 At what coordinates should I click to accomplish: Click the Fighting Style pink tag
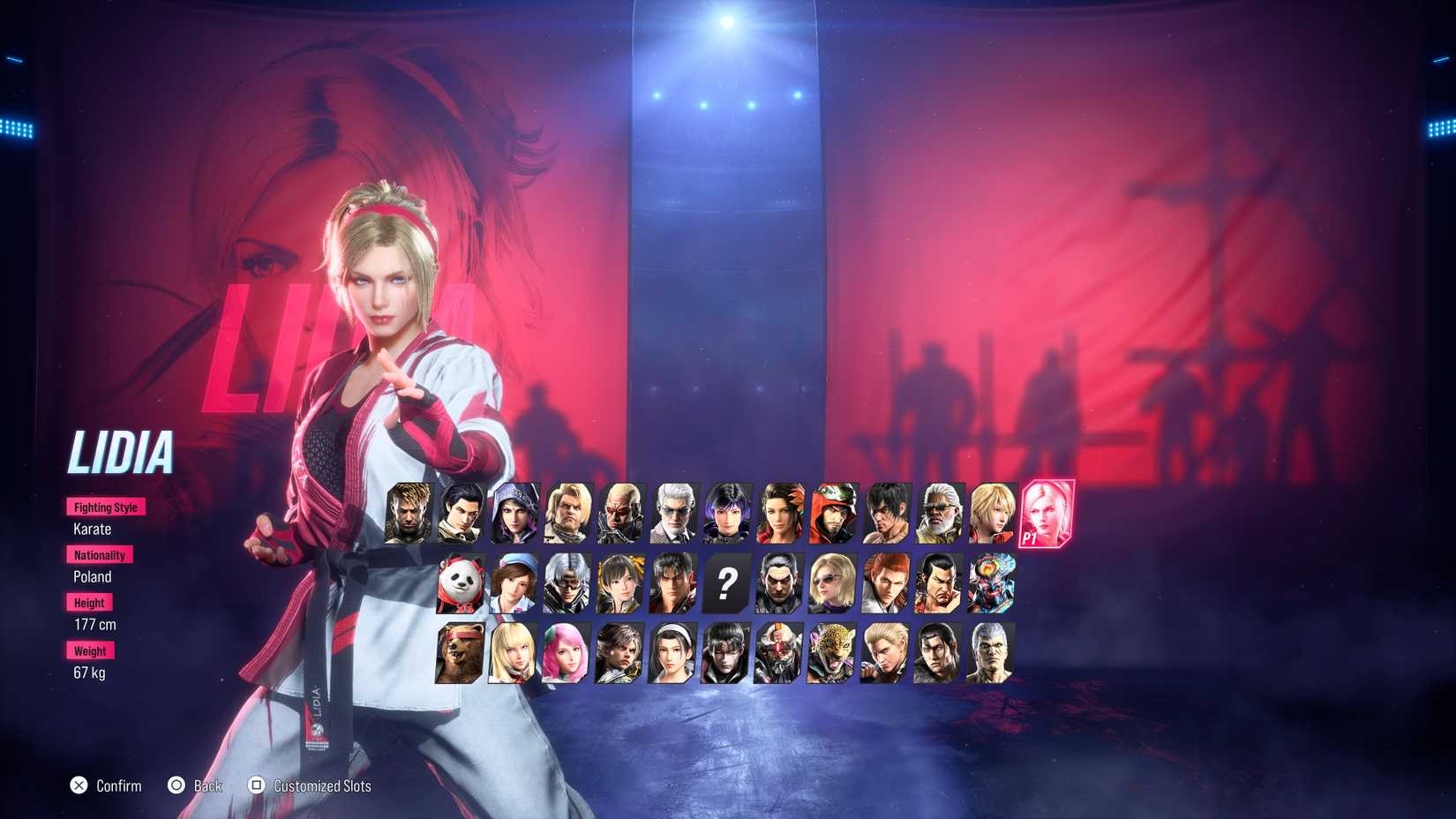click(105, 507)
